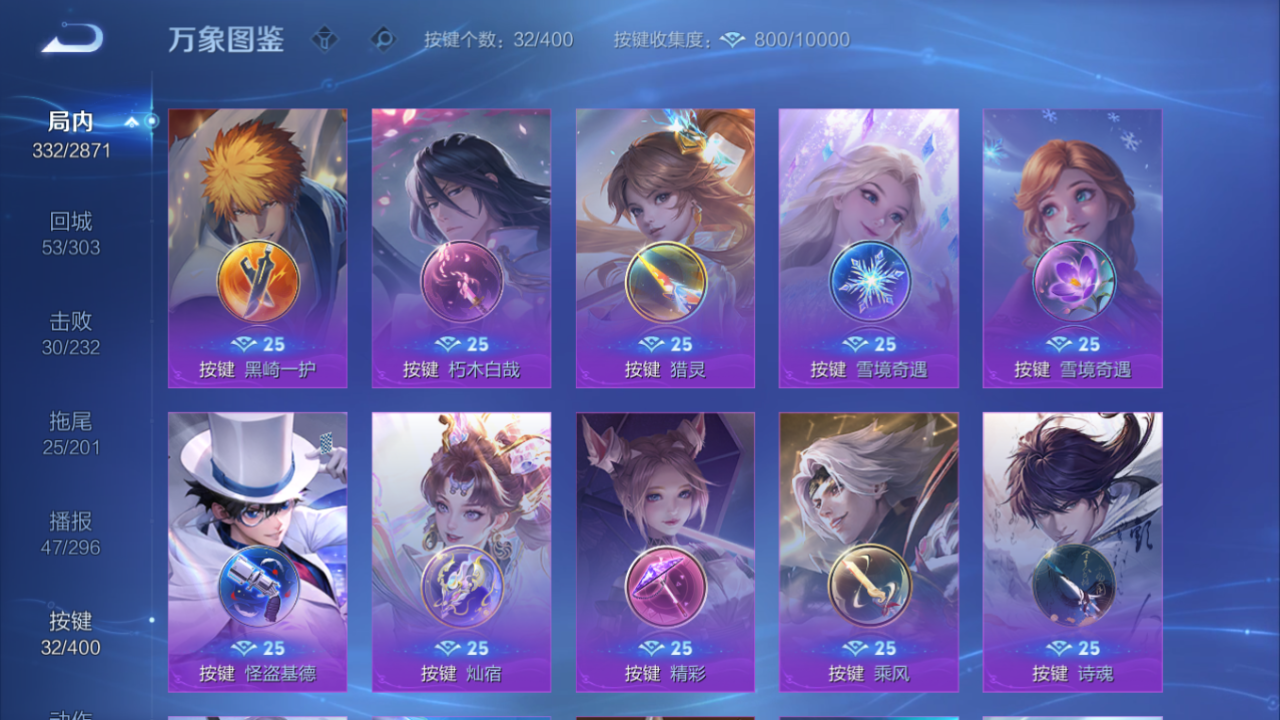Select the 乘风 card
This screenshot has width=1280, height=720.
coord(868,550)
